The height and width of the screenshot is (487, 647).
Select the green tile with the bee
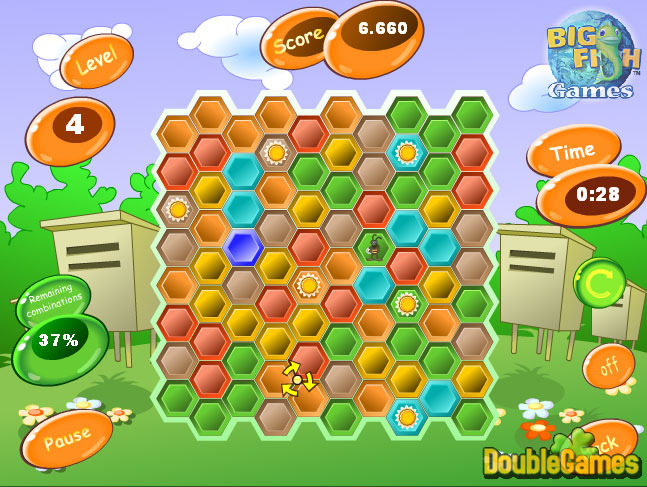click(374, 246)
